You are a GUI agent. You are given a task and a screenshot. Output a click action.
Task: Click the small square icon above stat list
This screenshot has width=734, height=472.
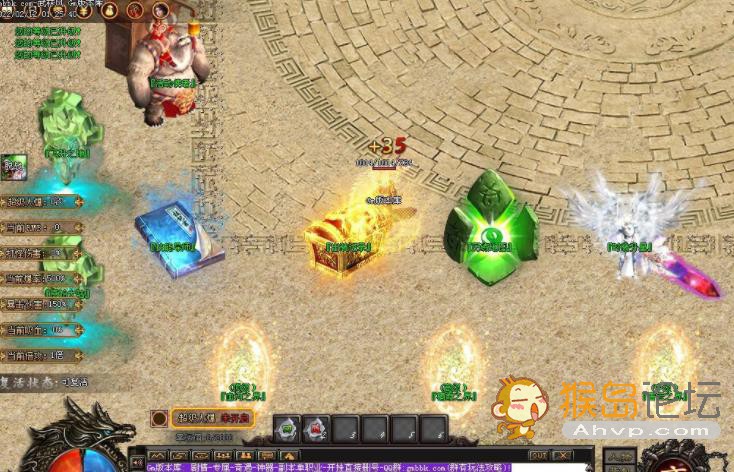coord(13,166)
